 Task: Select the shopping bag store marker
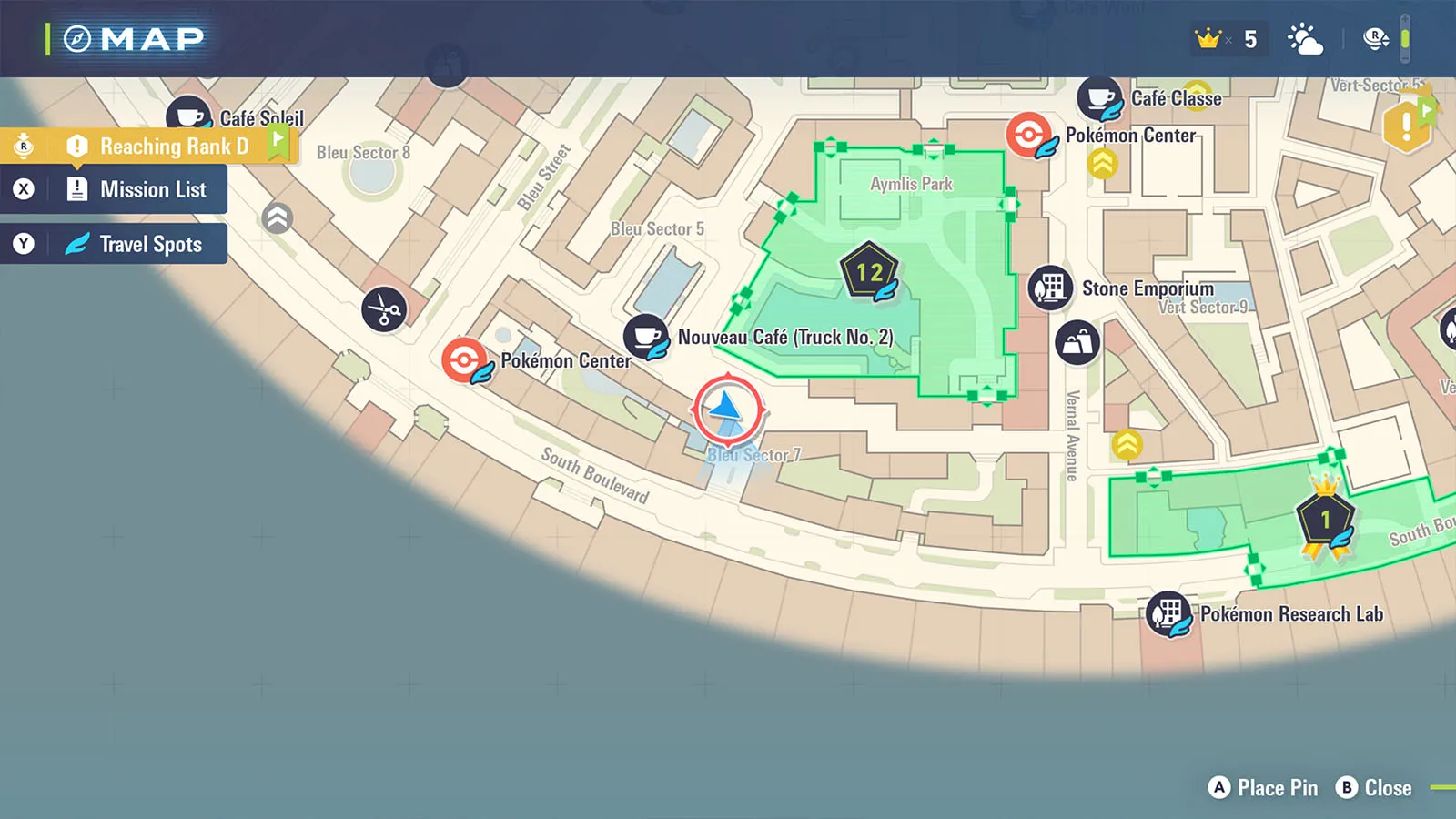[x=1077, y=343]
